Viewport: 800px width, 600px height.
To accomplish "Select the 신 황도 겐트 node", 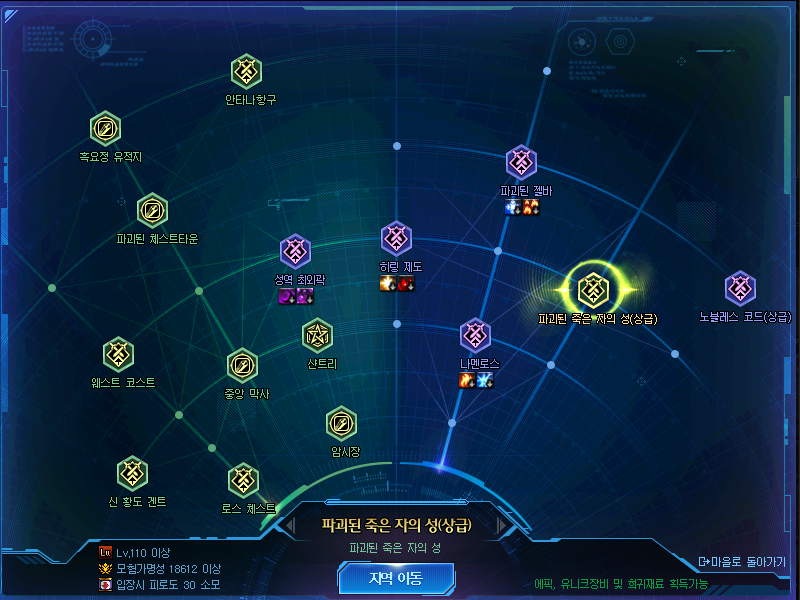I will [133, 473].
